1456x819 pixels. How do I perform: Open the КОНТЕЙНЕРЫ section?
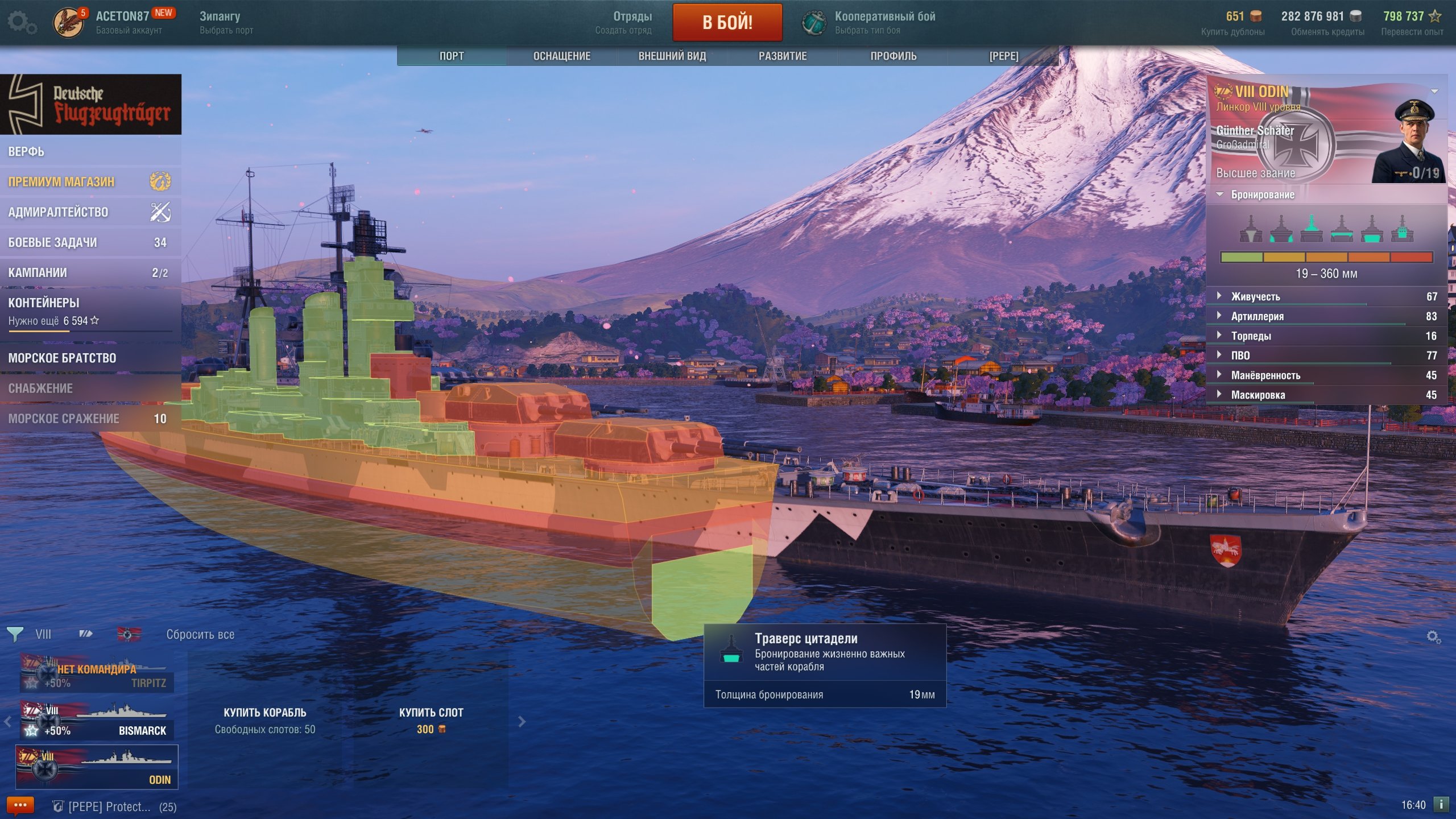click(44, 303)
